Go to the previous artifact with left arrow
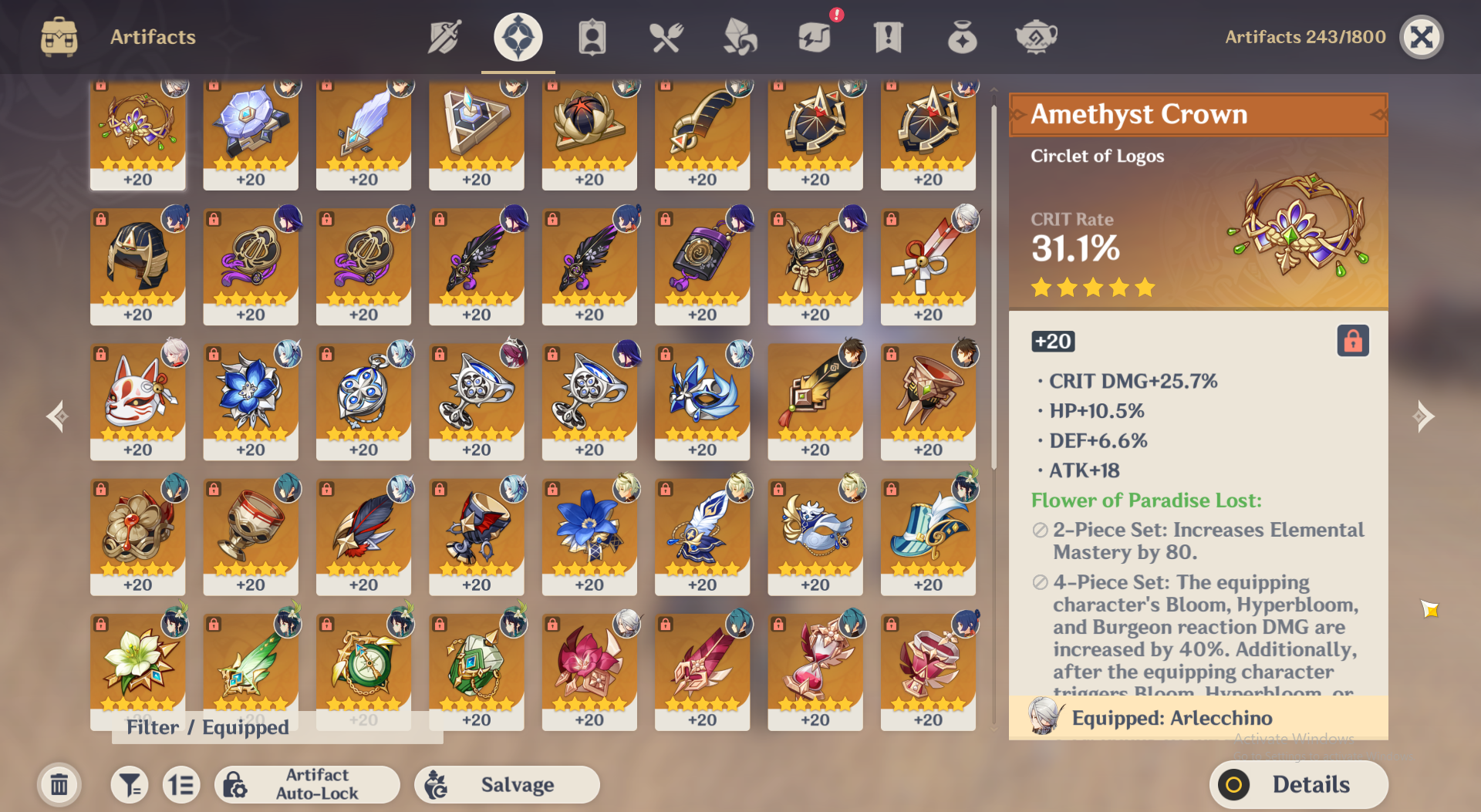The width and height of the screenshot is (1481, 812). coord(58,416)
